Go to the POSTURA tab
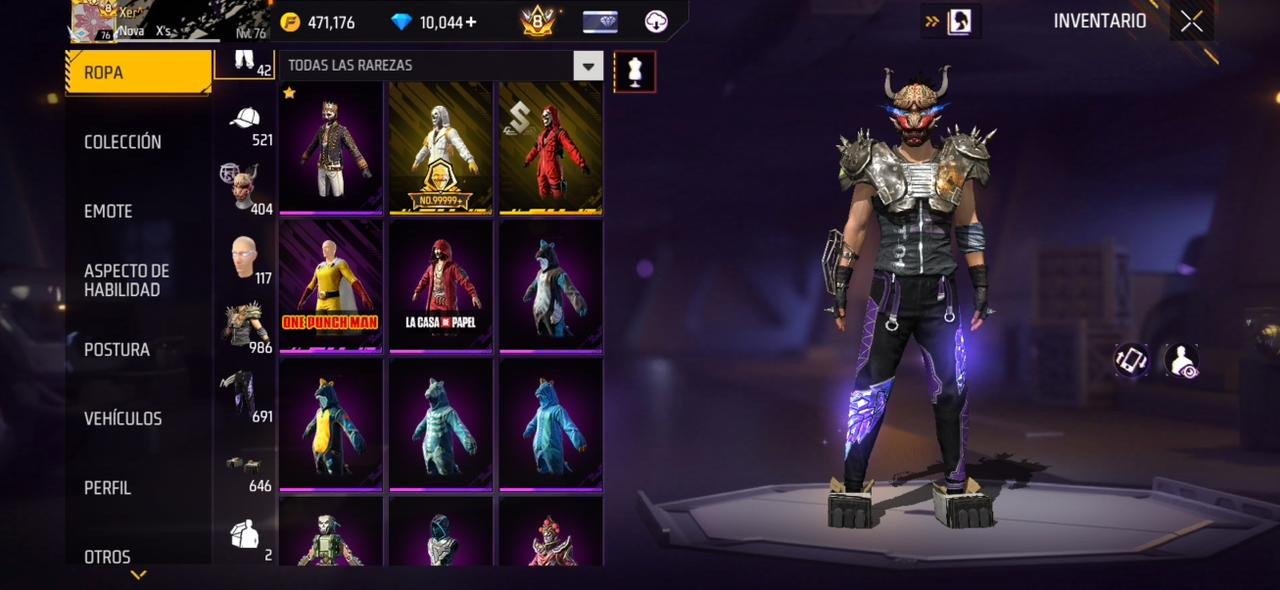The height and width of the screenshot is (590, 1280). [x=117, y=350]
